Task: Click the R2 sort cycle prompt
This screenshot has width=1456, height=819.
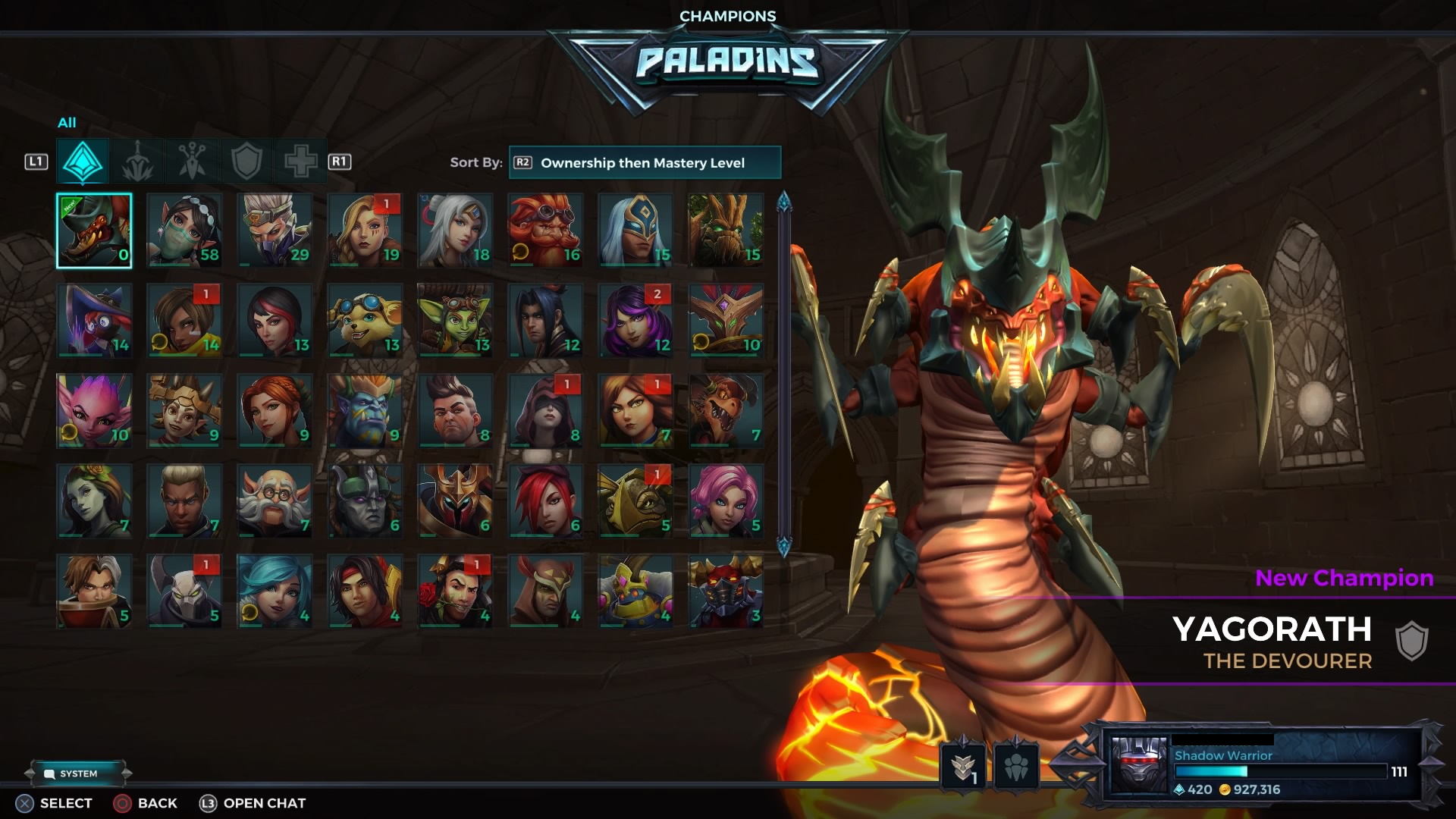Action: 523,162
